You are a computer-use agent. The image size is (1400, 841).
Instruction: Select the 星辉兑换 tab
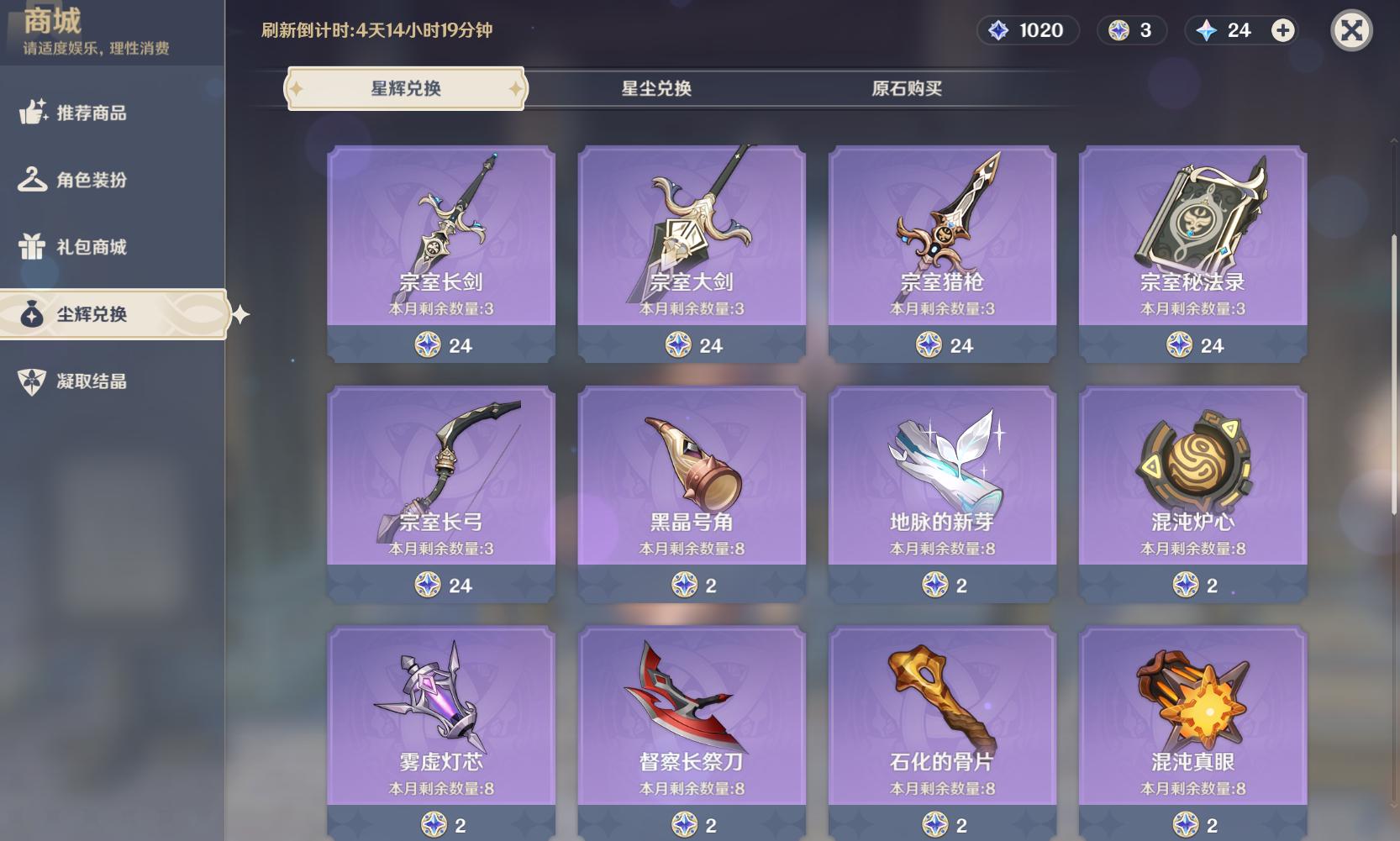406,88
